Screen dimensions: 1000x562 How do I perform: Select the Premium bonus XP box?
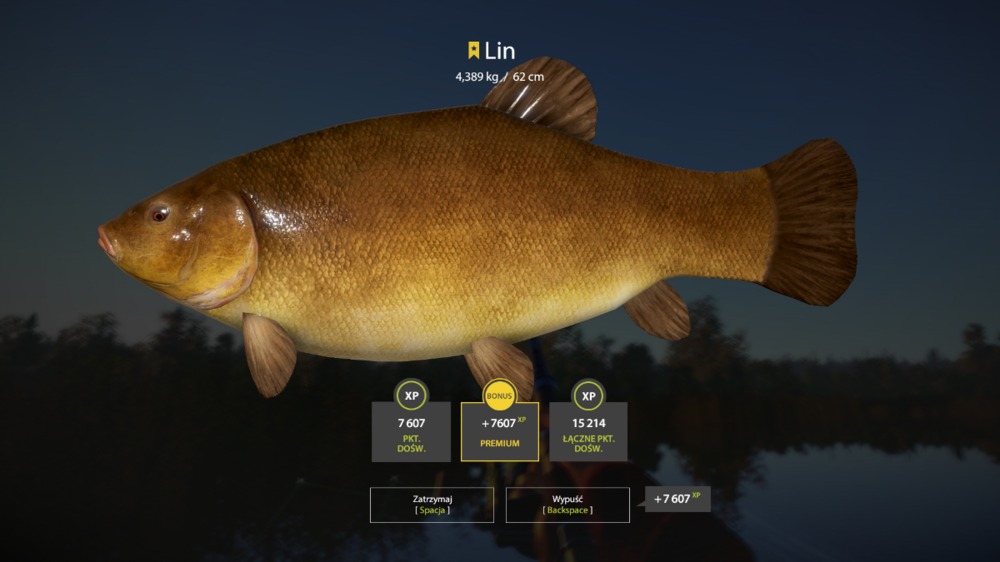499,431
